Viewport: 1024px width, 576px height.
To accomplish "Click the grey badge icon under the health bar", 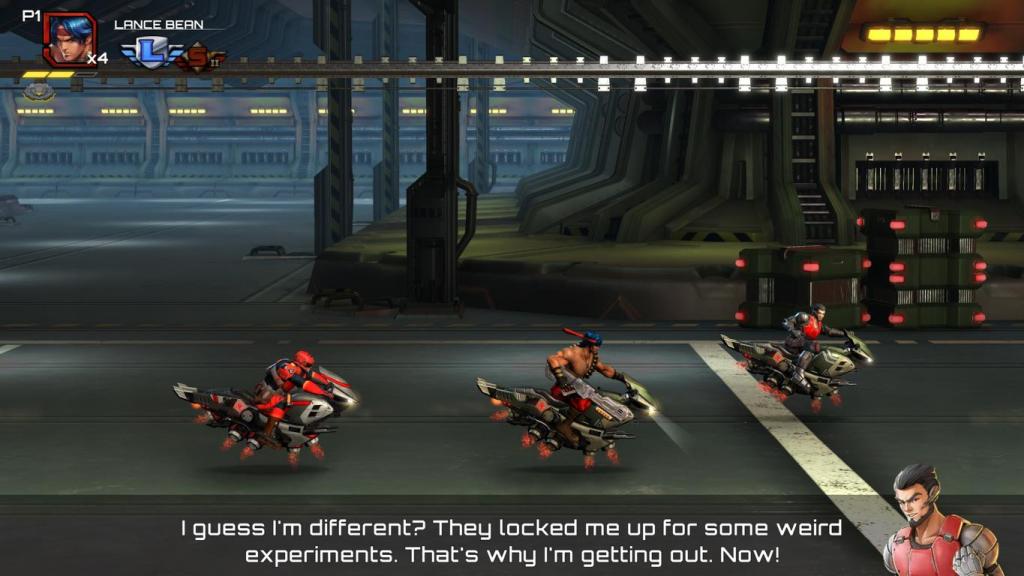I will (39, 92).
